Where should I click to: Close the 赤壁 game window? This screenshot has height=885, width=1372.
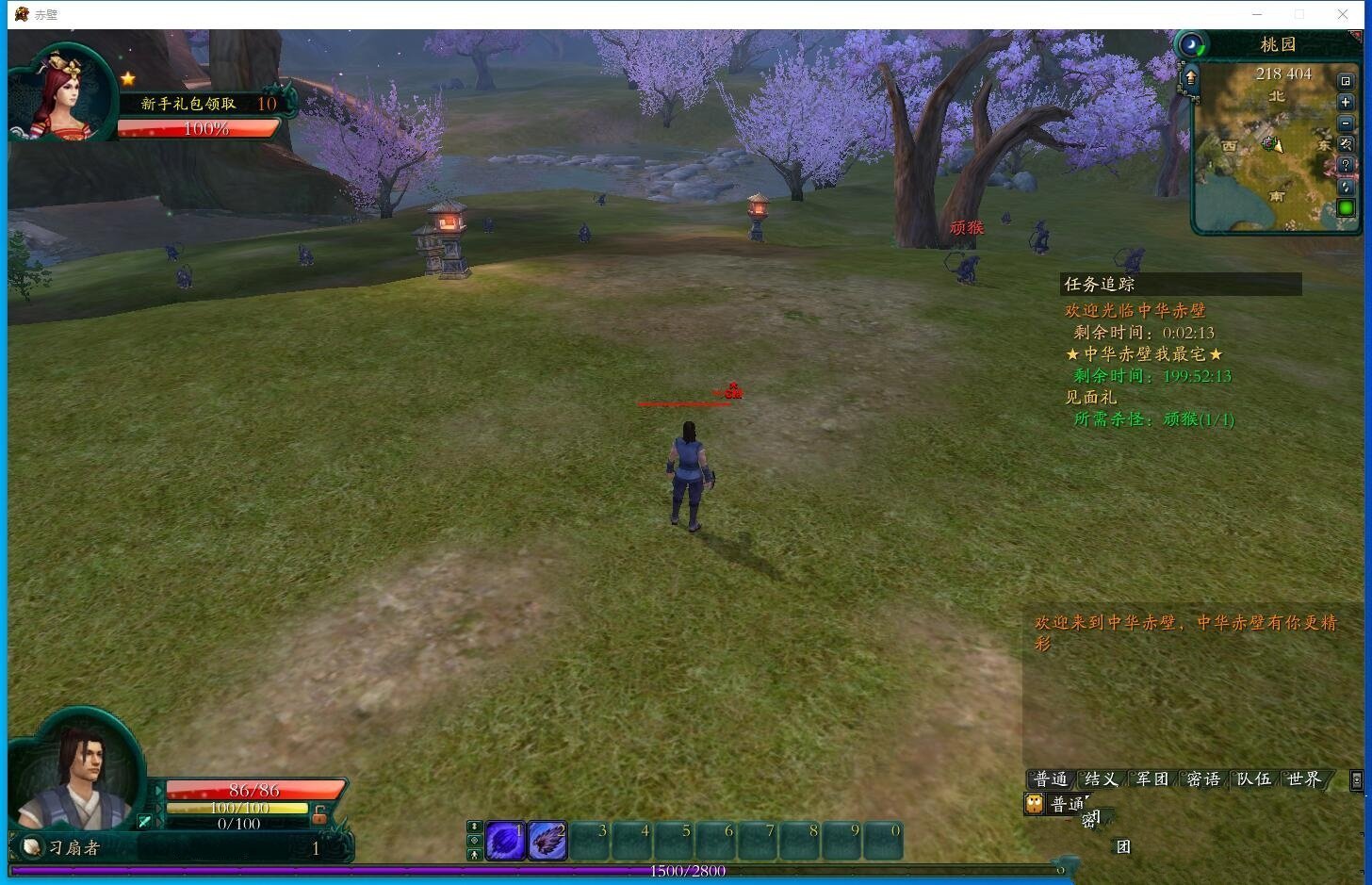click(1343, 14)
